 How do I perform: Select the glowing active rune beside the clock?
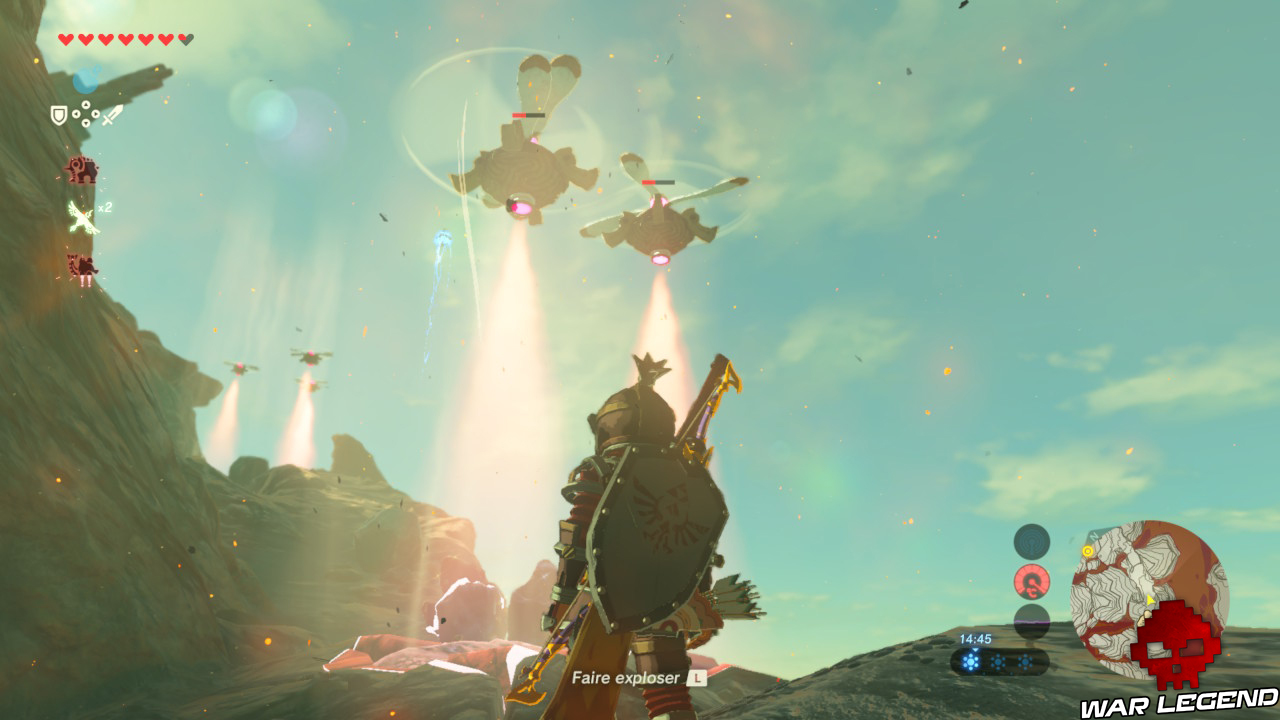click(x=970, y=661)
